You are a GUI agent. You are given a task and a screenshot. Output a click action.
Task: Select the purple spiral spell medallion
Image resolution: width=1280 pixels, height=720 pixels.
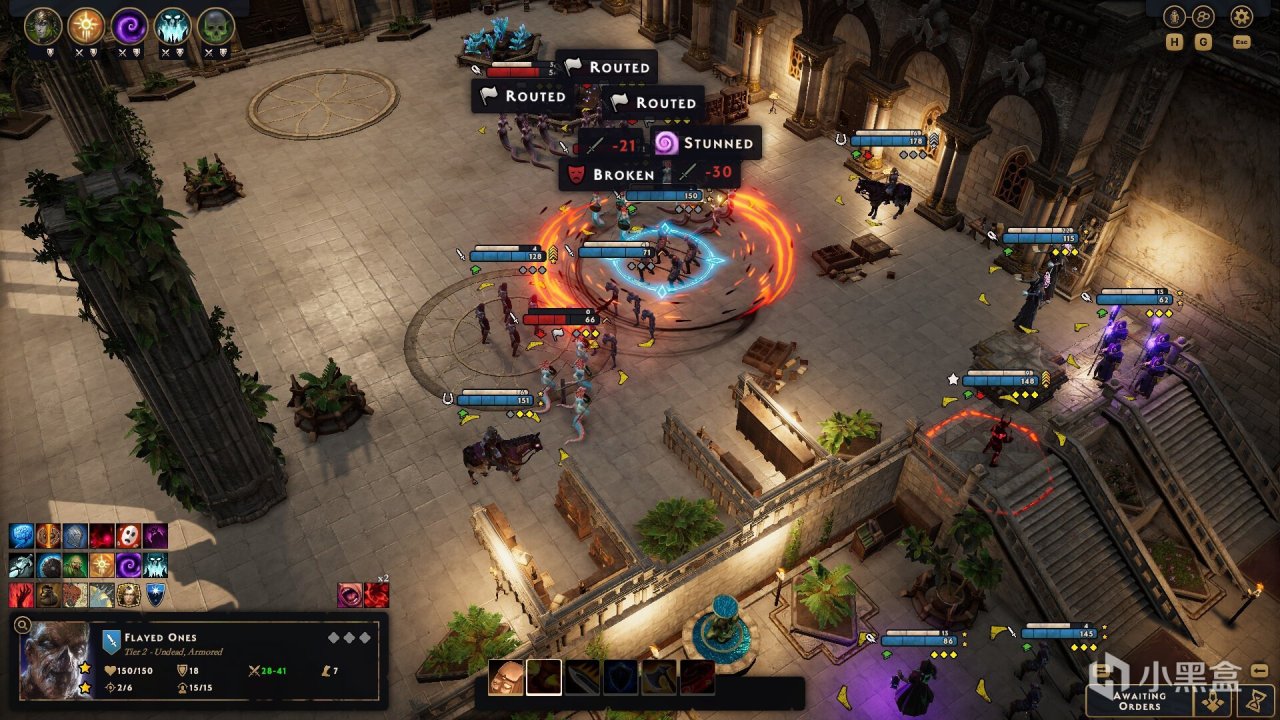pos(129,24)
